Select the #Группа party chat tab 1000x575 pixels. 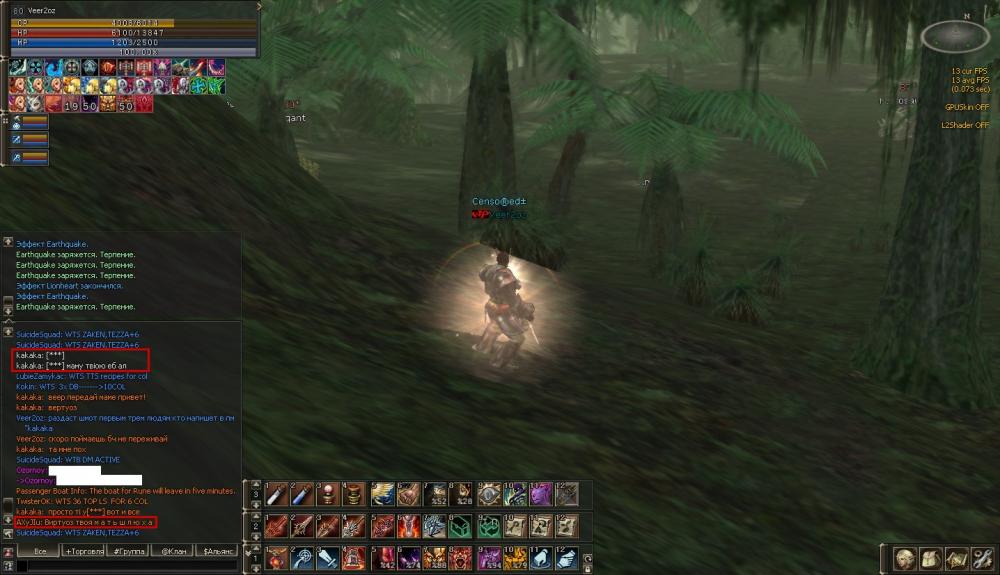tap(129, 551)
